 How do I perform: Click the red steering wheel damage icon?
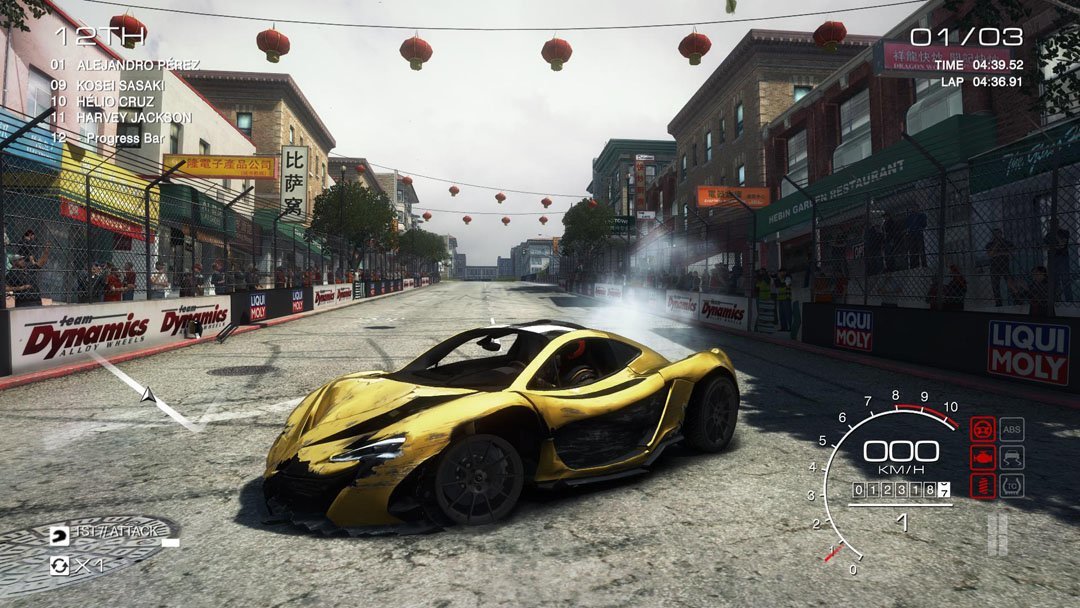click(982, 429)
